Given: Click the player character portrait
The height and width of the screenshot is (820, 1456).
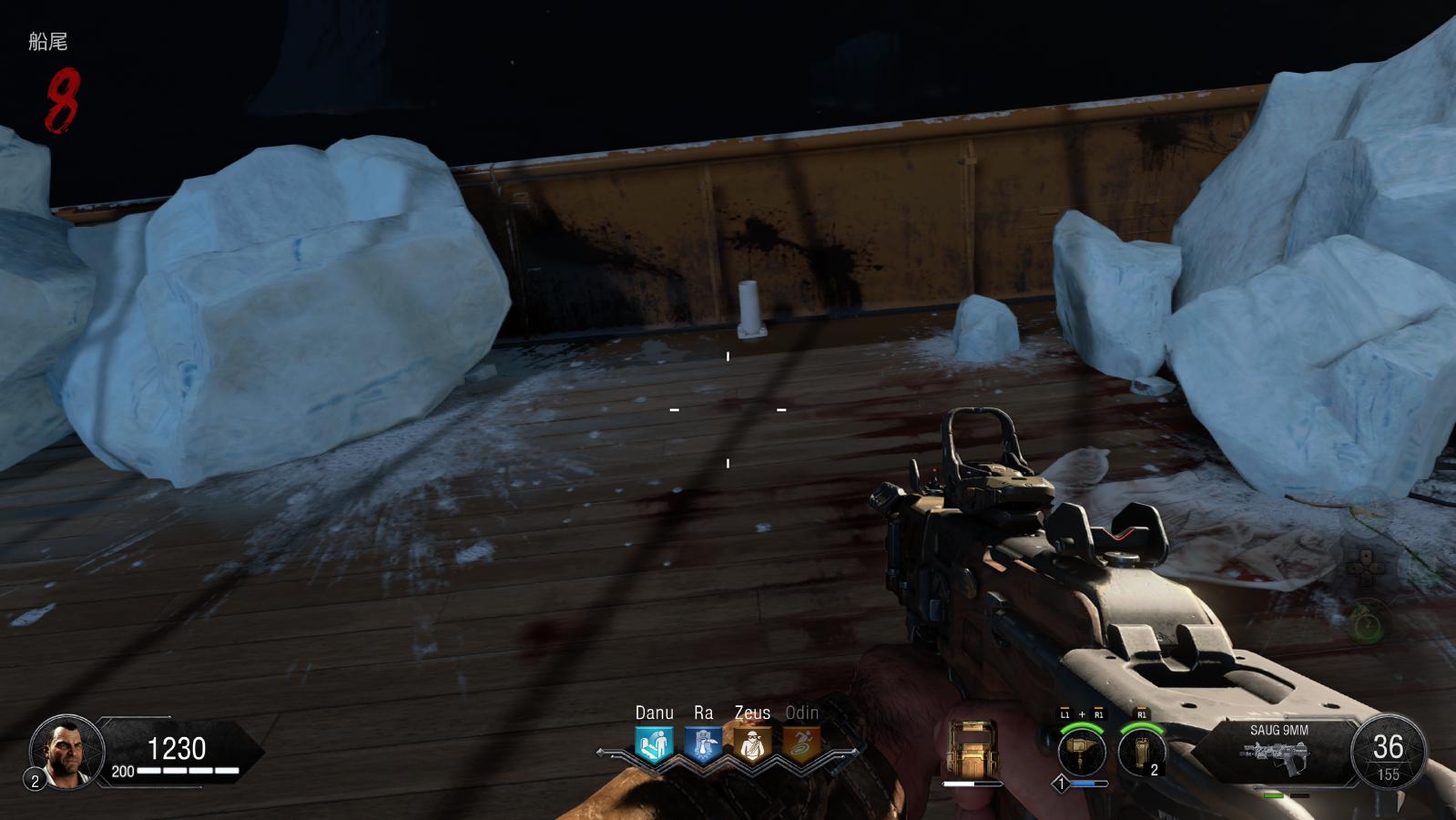Looking at the screenshot, I should [x=66, y=753].
